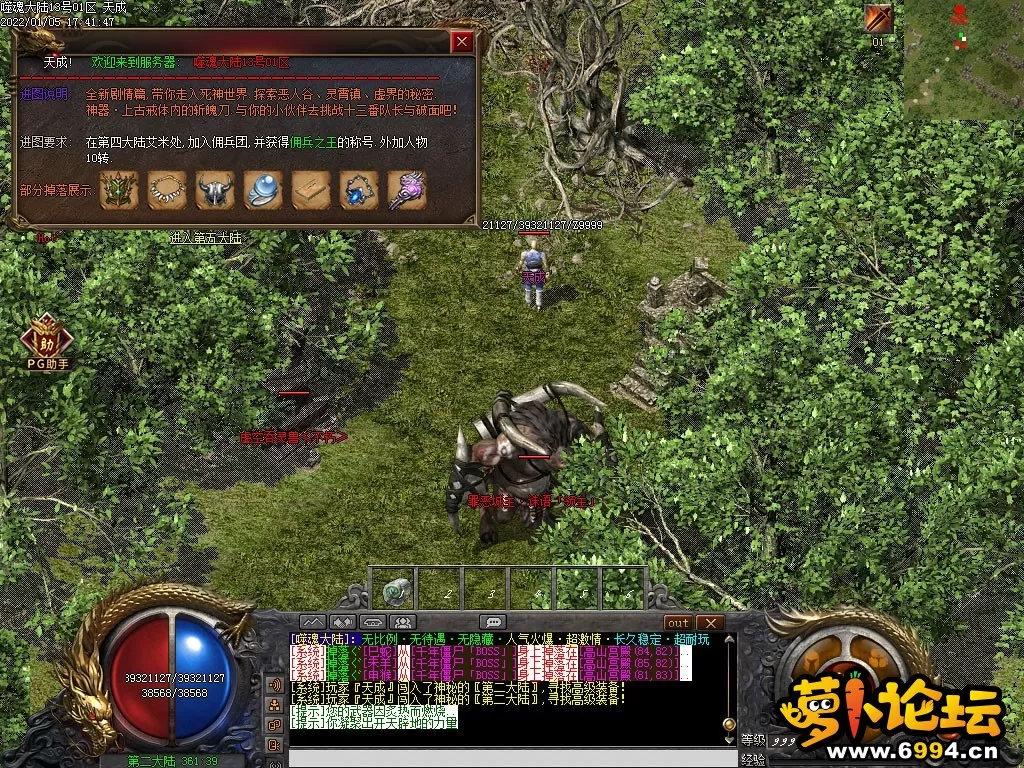Toggle the sound channel icon beside chat
This screenshot has height=768, width=1024.
pos(273,685)
